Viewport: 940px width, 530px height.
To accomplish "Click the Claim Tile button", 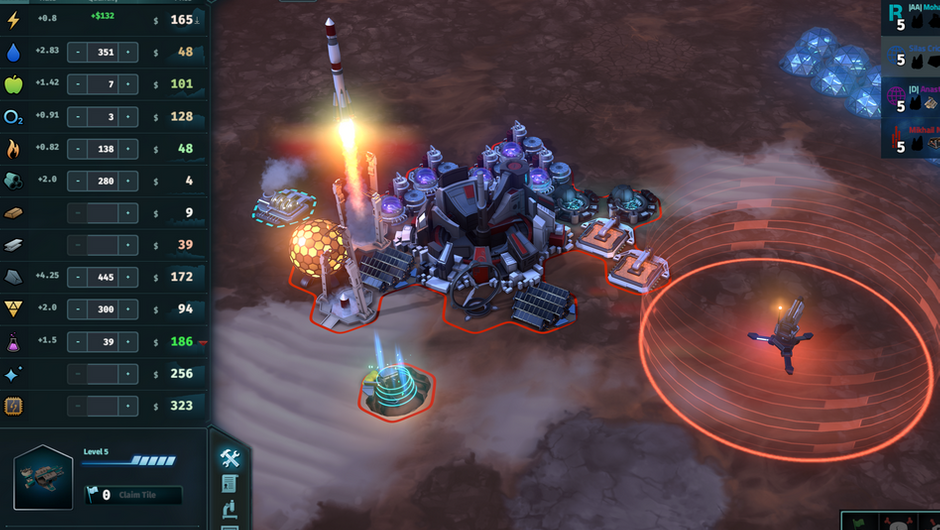I will coord(133,494).
